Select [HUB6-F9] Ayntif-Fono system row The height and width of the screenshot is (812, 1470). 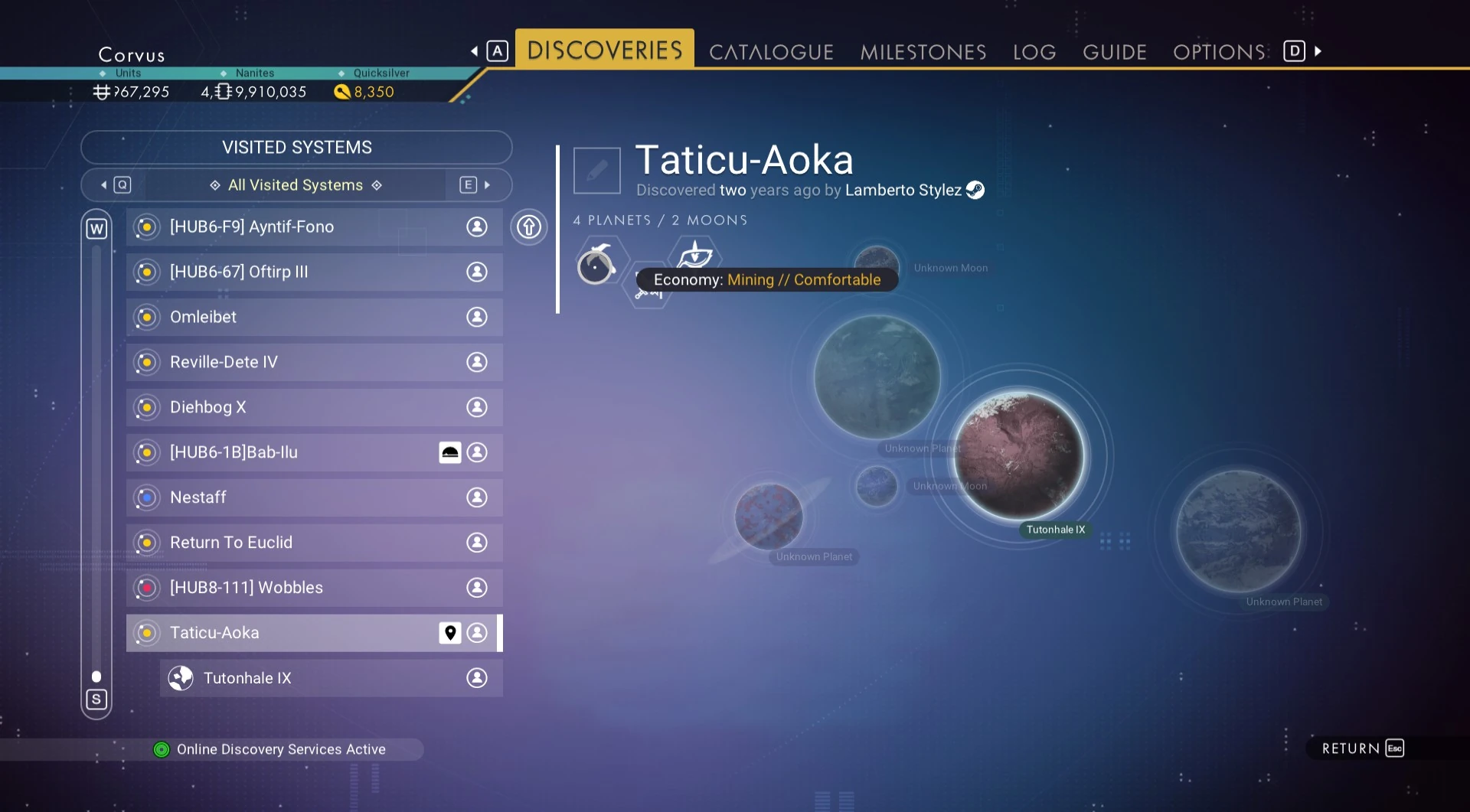tap(314, 227)
